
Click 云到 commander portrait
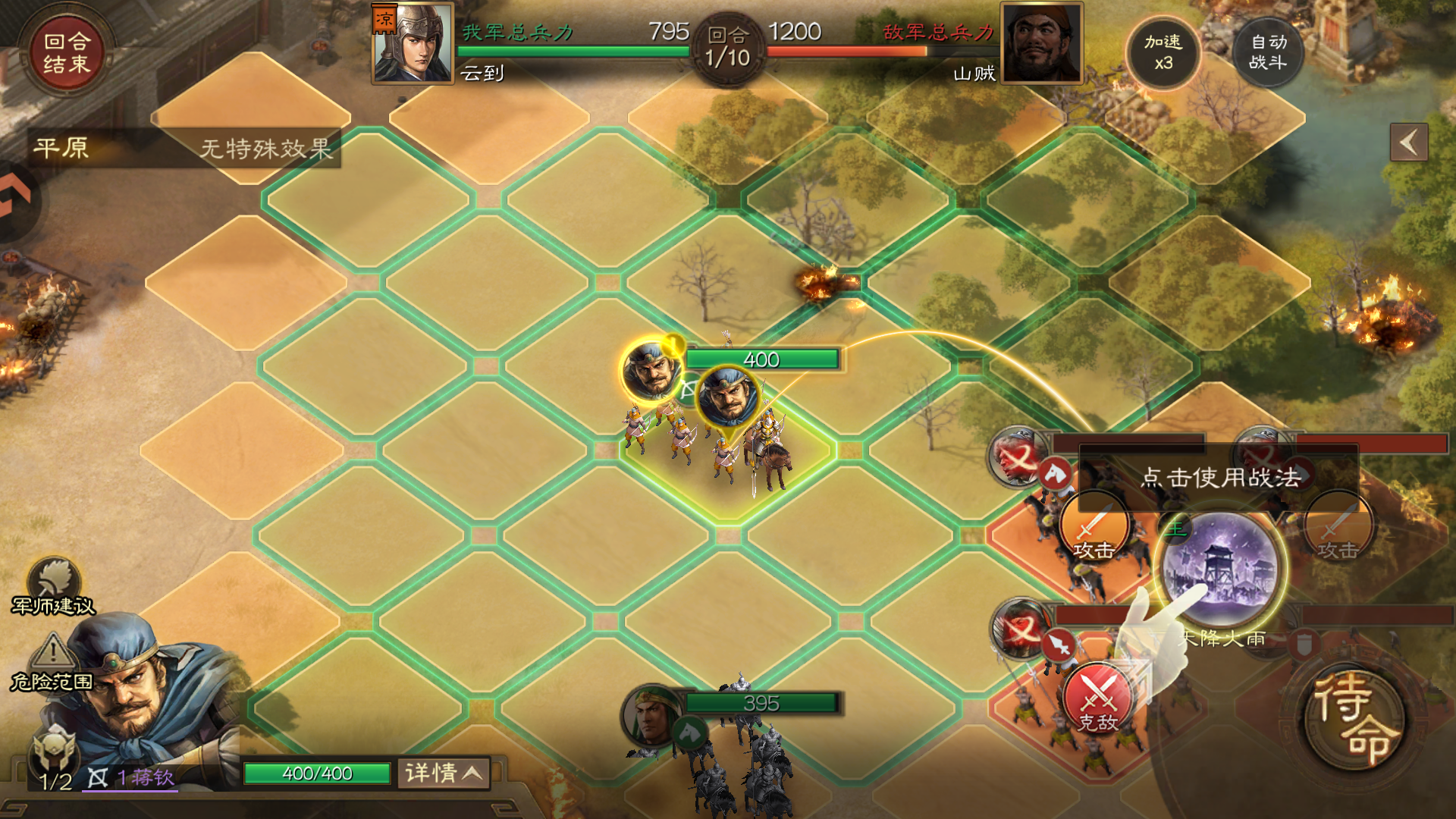413,43
